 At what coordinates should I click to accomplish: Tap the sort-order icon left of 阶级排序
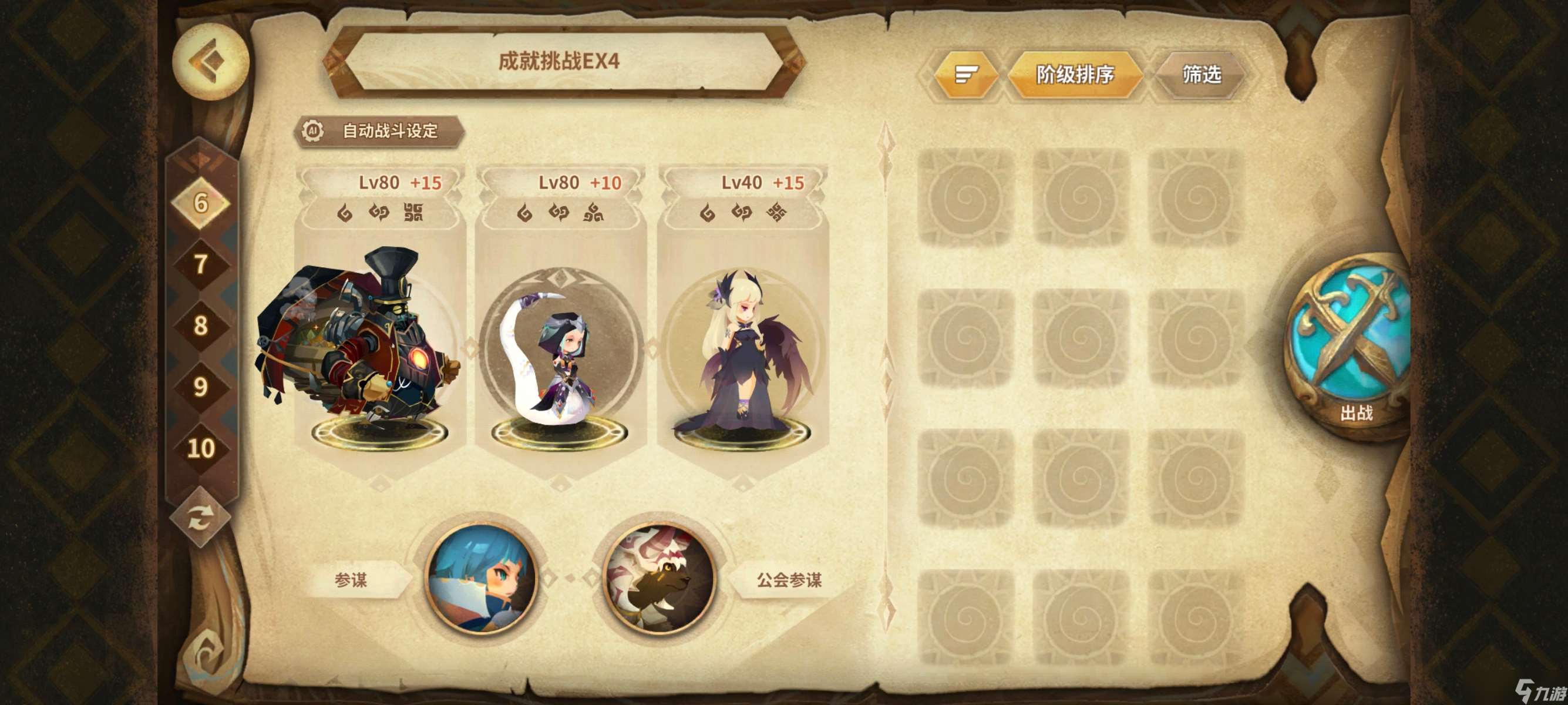[967, 73]
